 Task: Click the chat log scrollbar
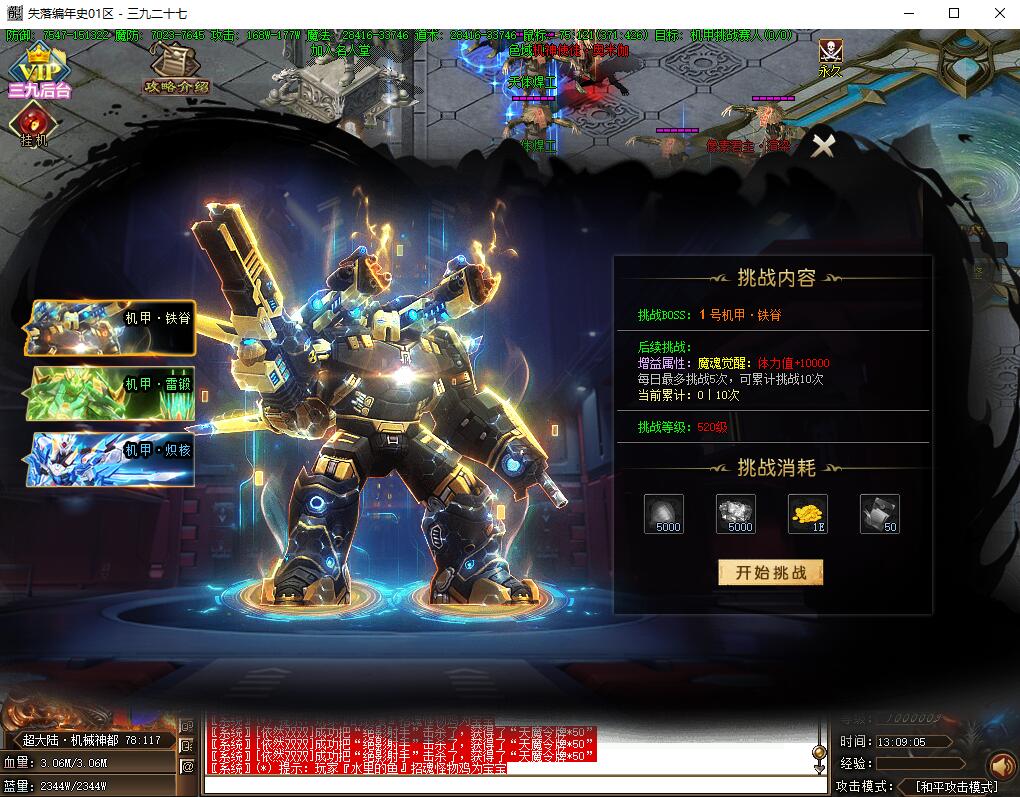click(819, 752)
